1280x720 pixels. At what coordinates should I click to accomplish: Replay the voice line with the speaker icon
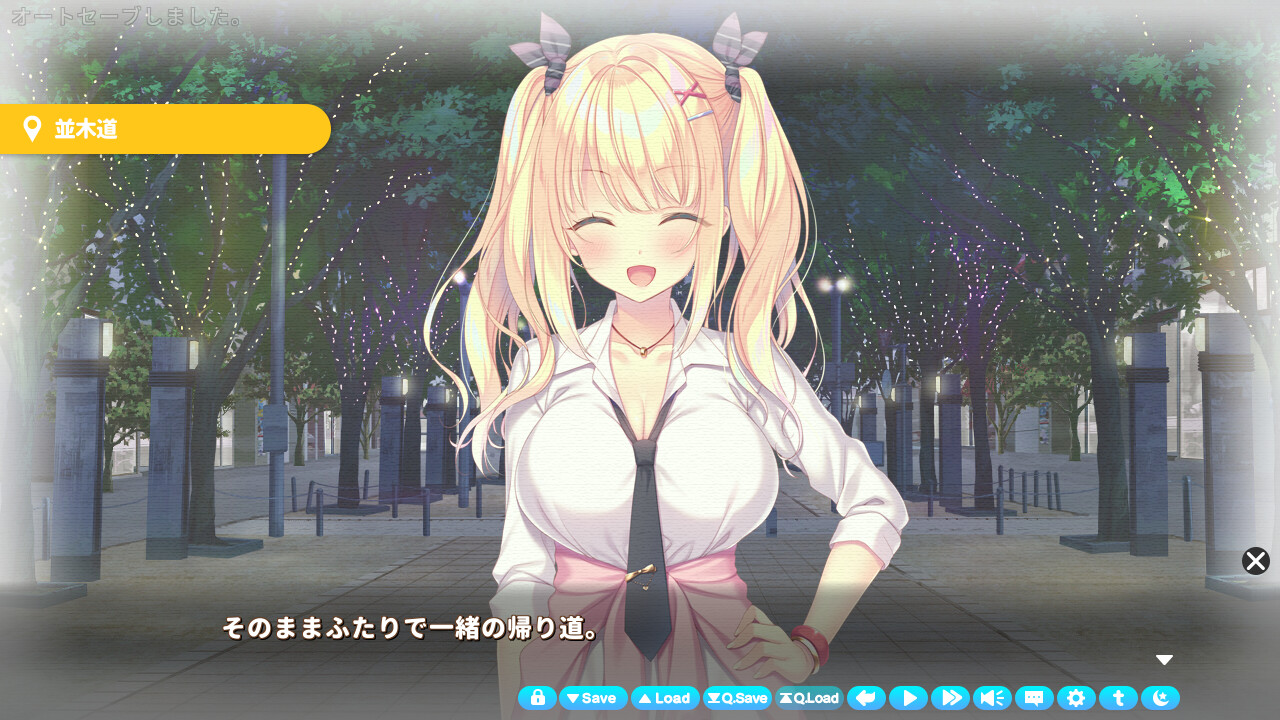point(993,698)
